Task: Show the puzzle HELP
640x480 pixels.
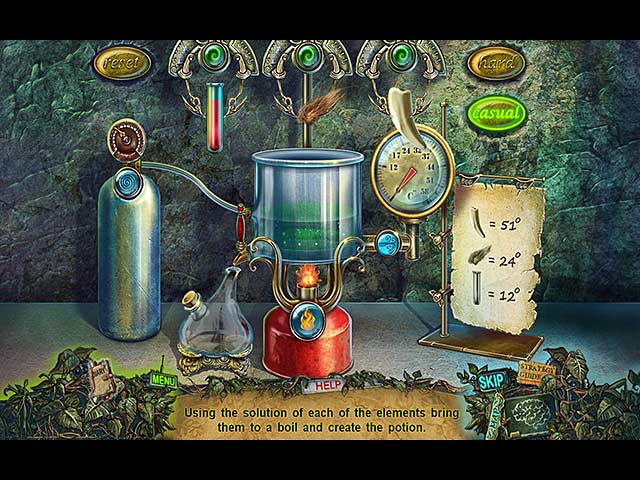Action: (322, 385)
